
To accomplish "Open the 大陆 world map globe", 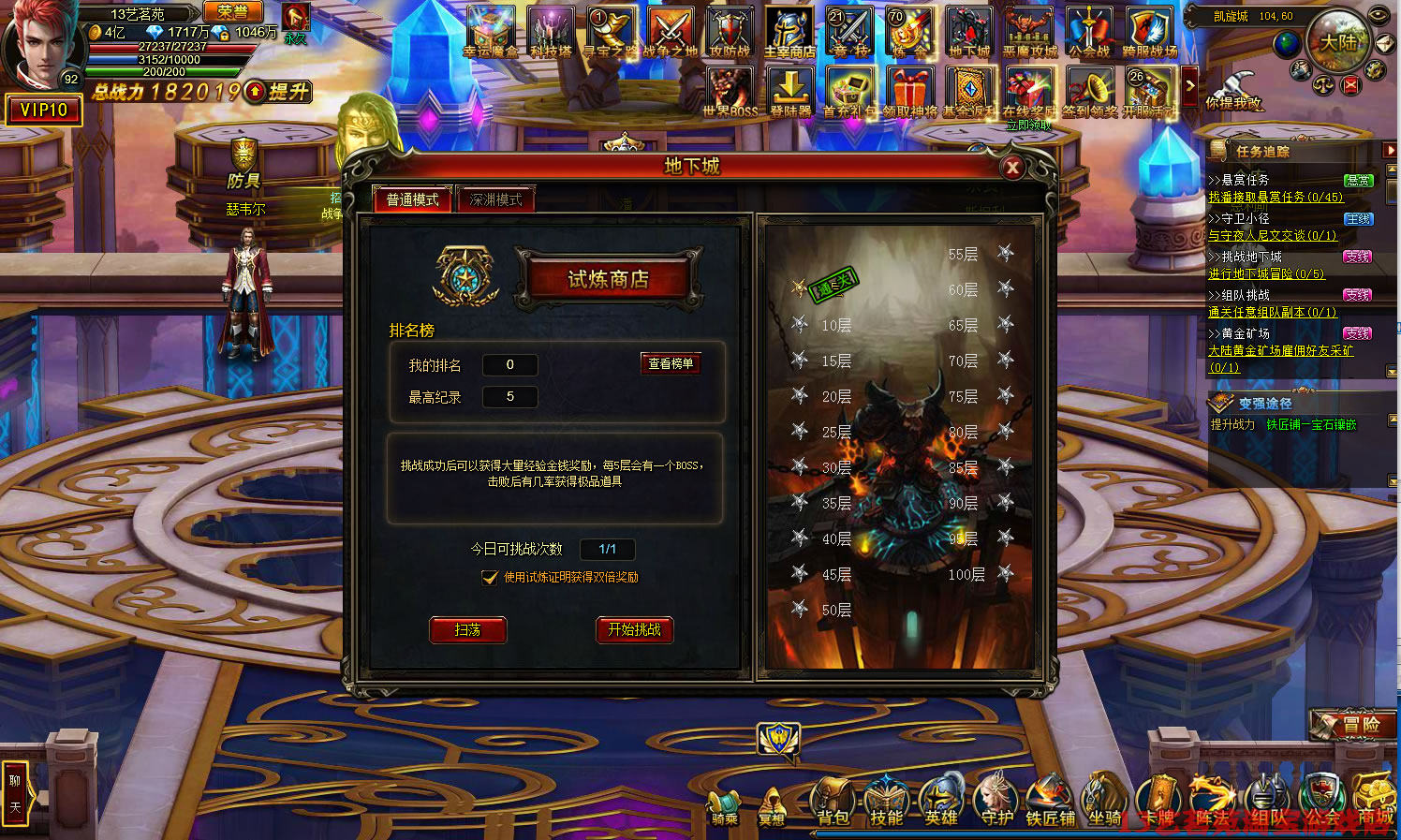I will coord(1337,41).
